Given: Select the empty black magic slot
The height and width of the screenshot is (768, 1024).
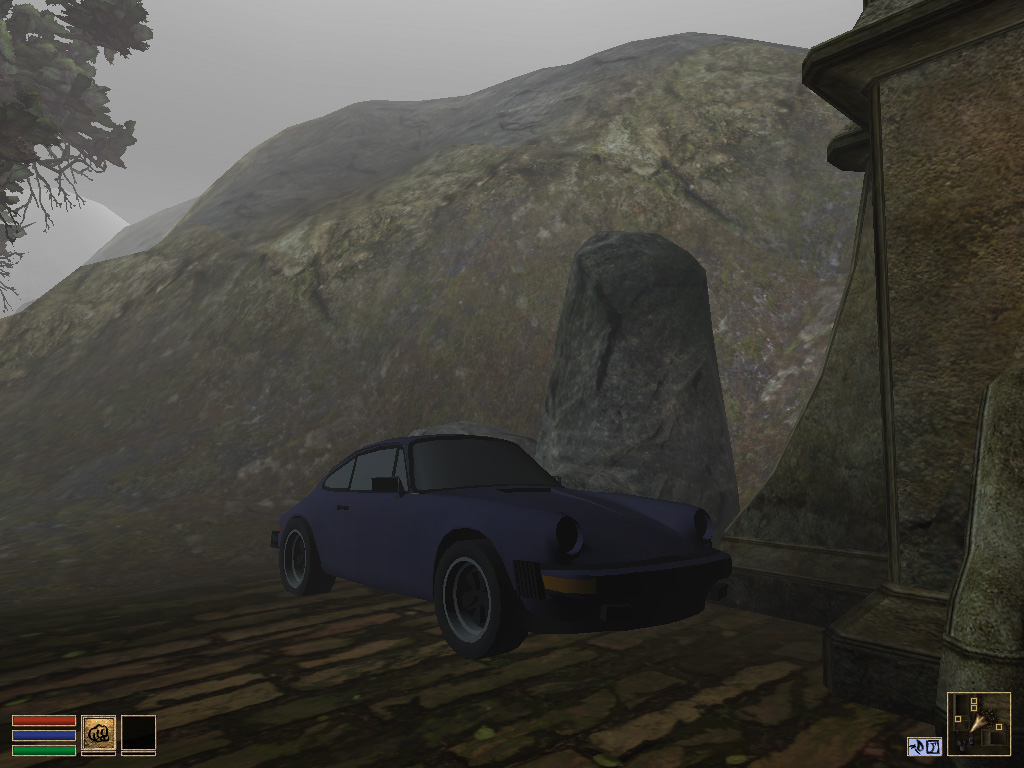Looking at the screenshot, I should pos(138,734).
